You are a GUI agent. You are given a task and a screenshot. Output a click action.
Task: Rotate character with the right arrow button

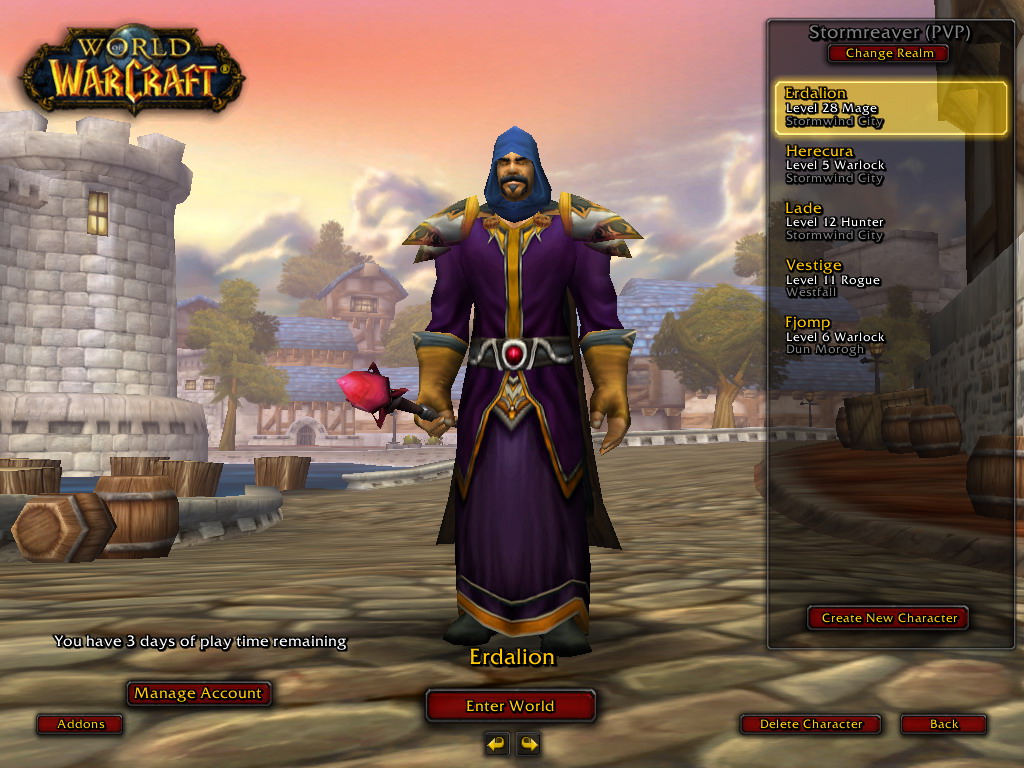tap(528, 743)
